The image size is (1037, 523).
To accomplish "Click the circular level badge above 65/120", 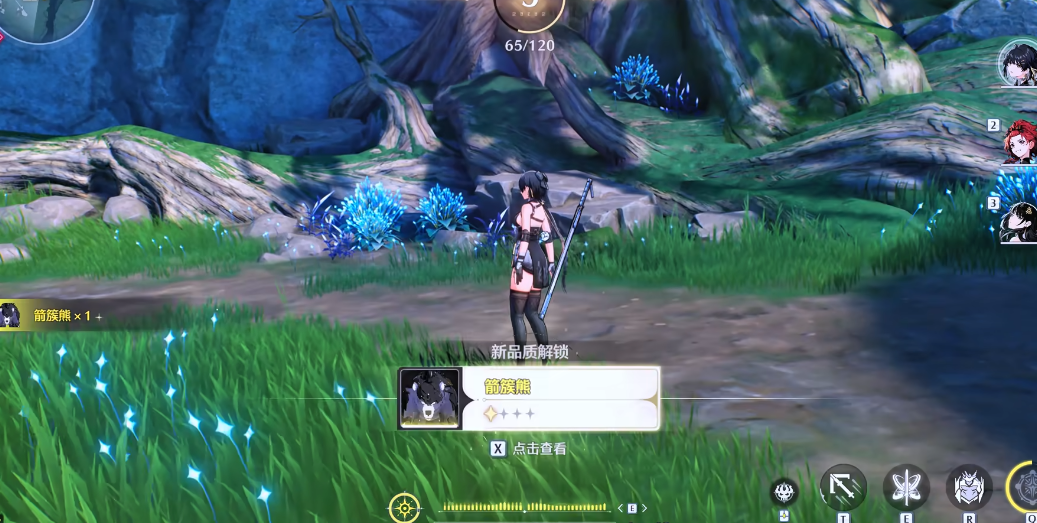I will [529, 10].
